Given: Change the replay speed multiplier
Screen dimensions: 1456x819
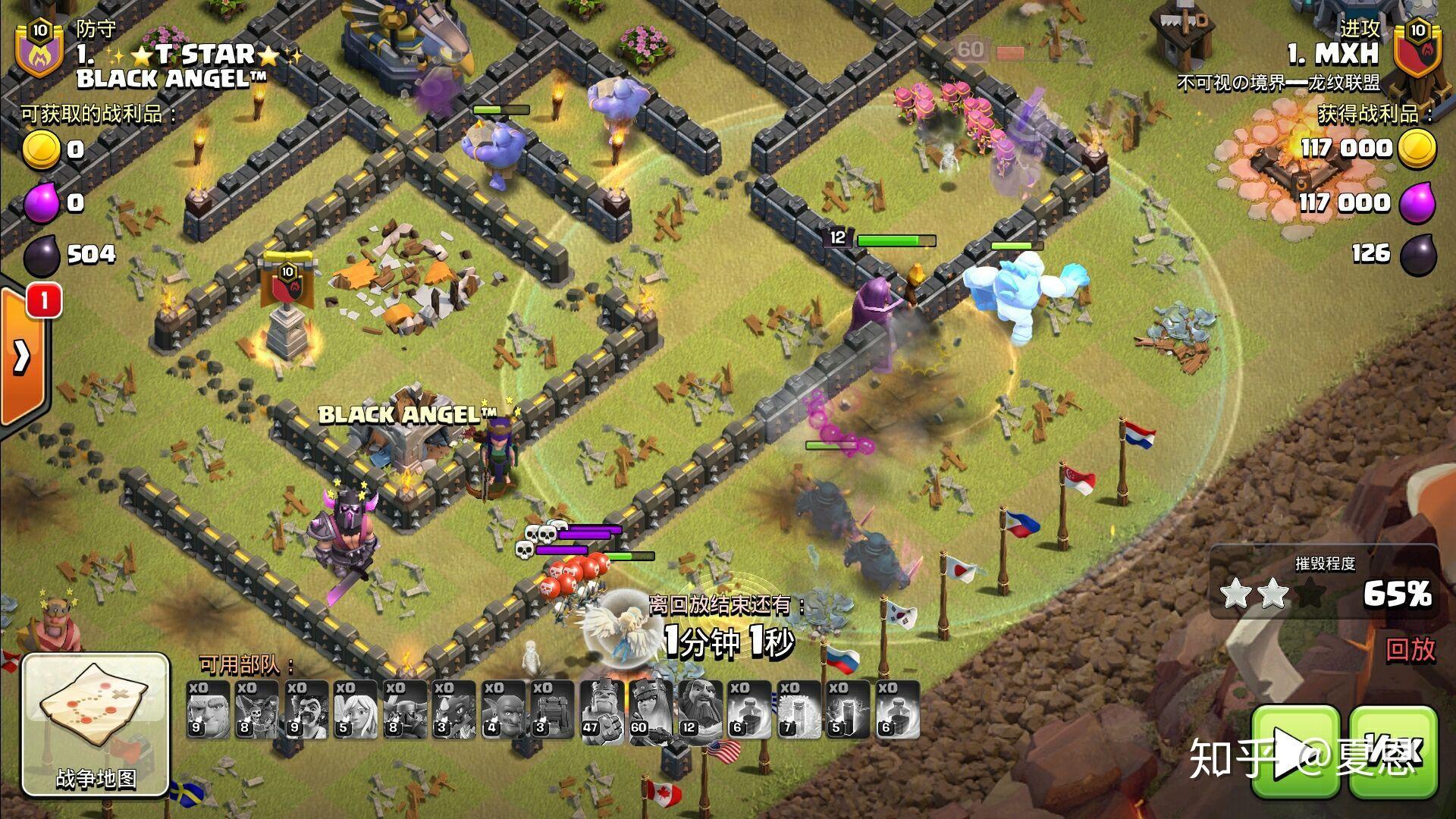Looking at the screenshot, I should coord(1393,750).
